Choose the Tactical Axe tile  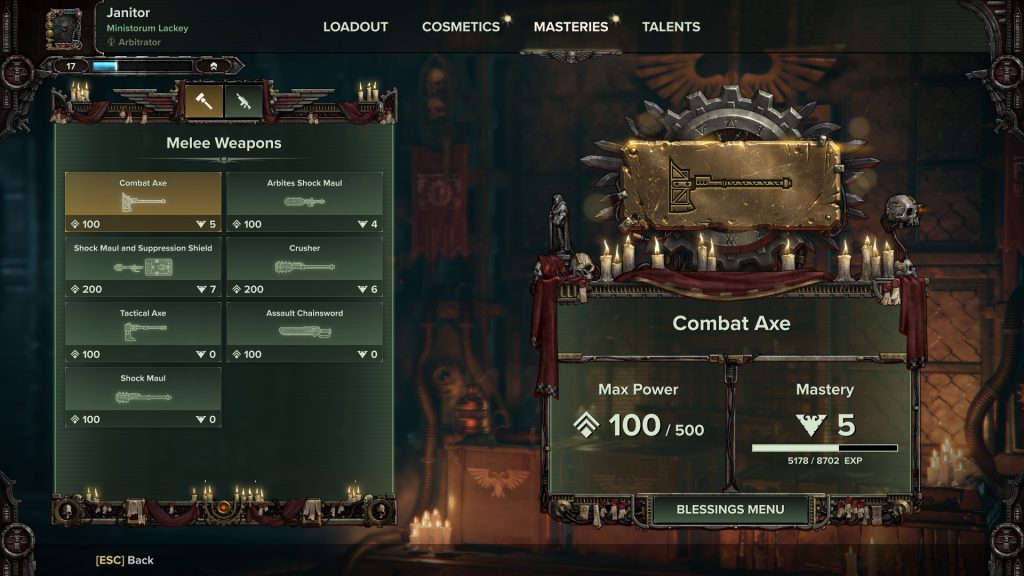tap(143, 332)
